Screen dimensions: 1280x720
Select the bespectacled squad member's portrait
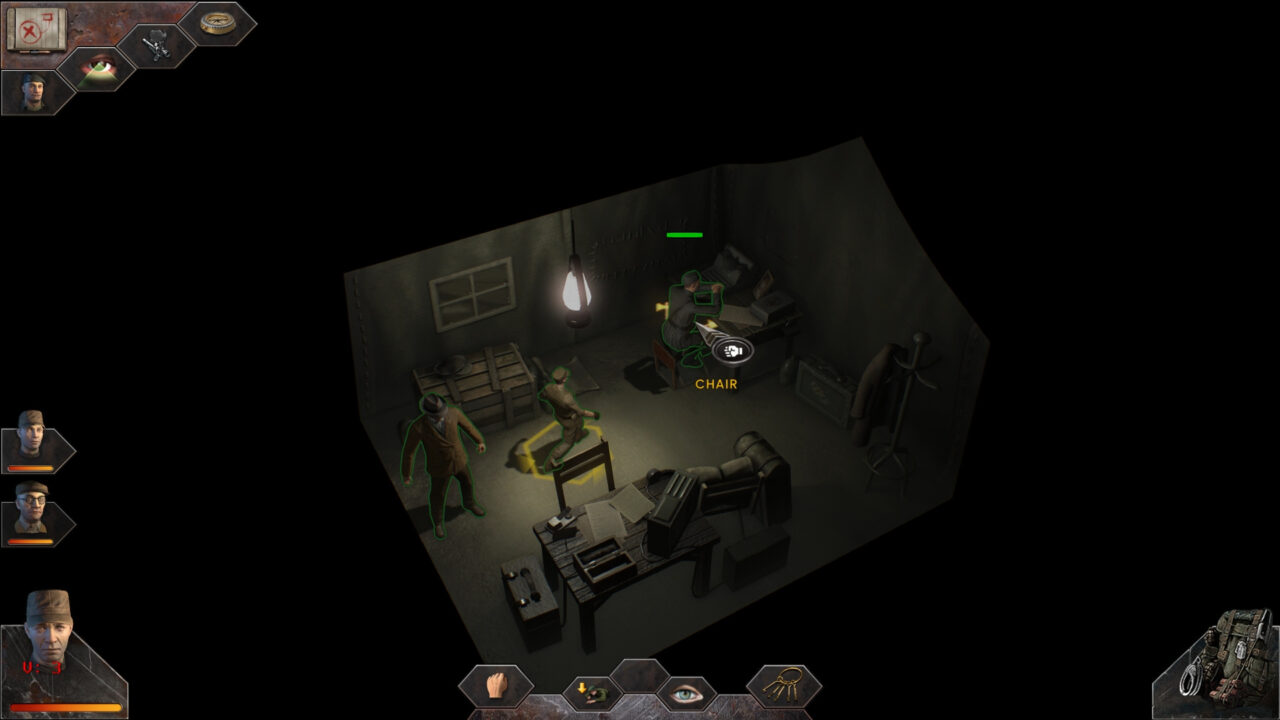click(x=33, y=510)
